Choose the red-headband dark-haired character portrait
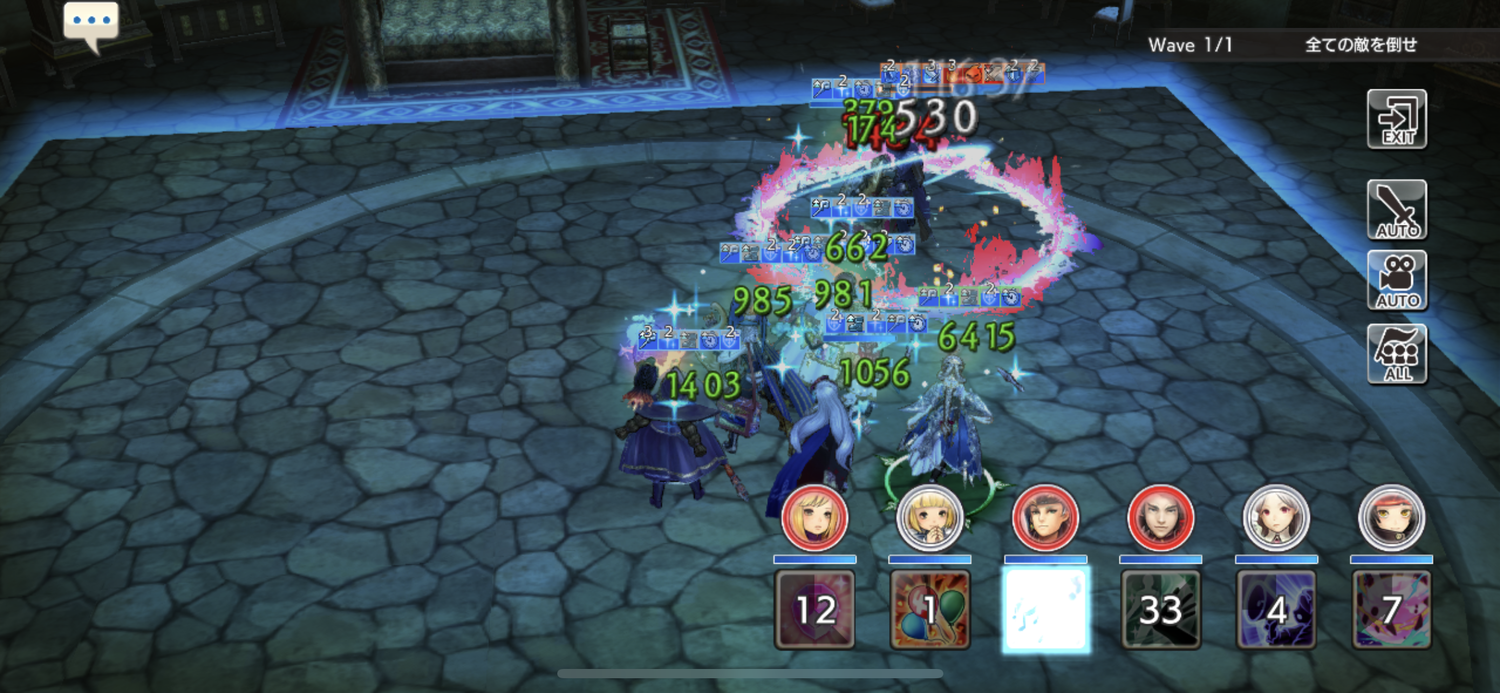Image resolution: width=1500 pixels, height=693 pixels. [1391, 518]
